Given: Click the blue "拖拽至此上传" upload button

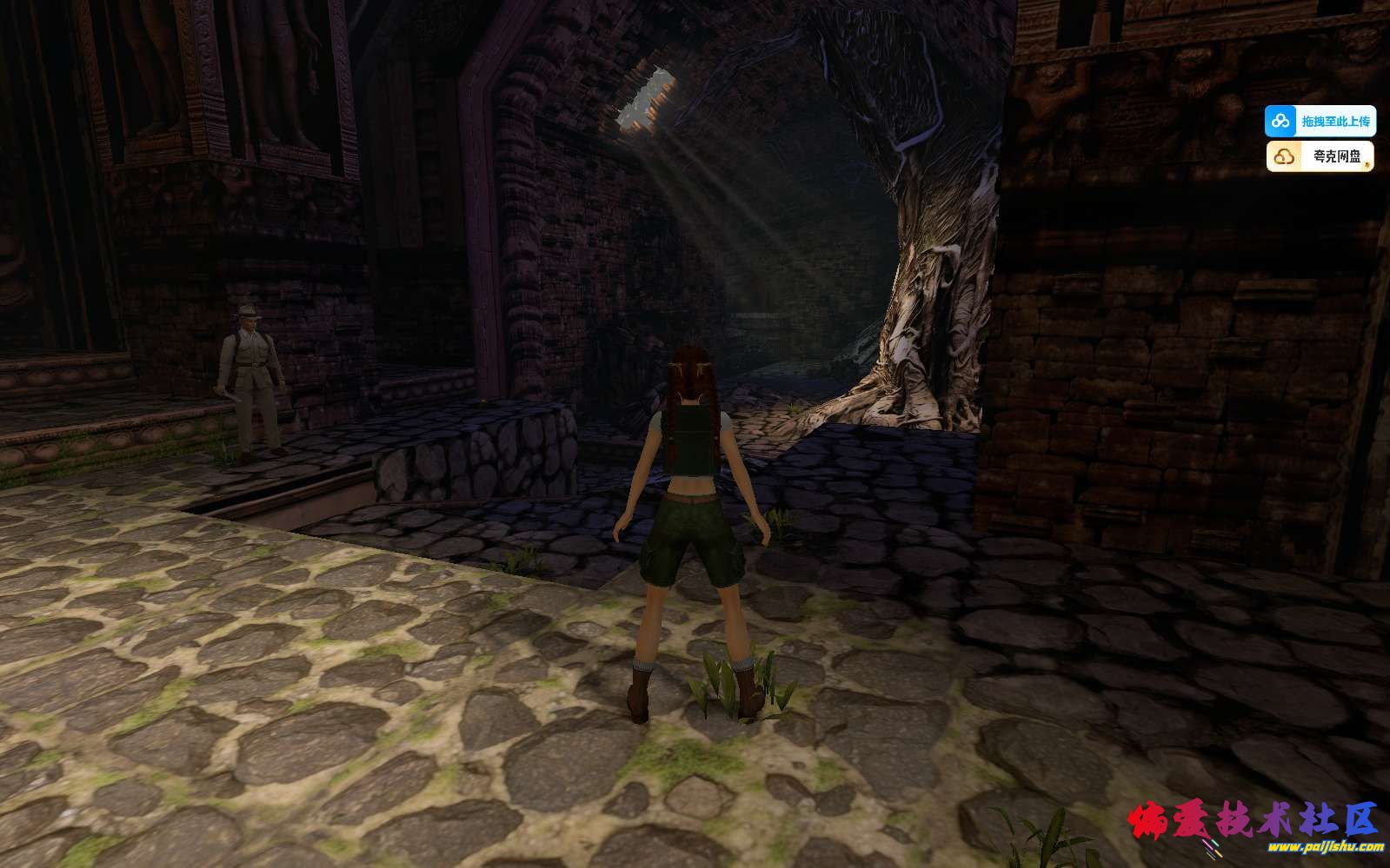Looking at the screenshot, I should click(1320, 121).
